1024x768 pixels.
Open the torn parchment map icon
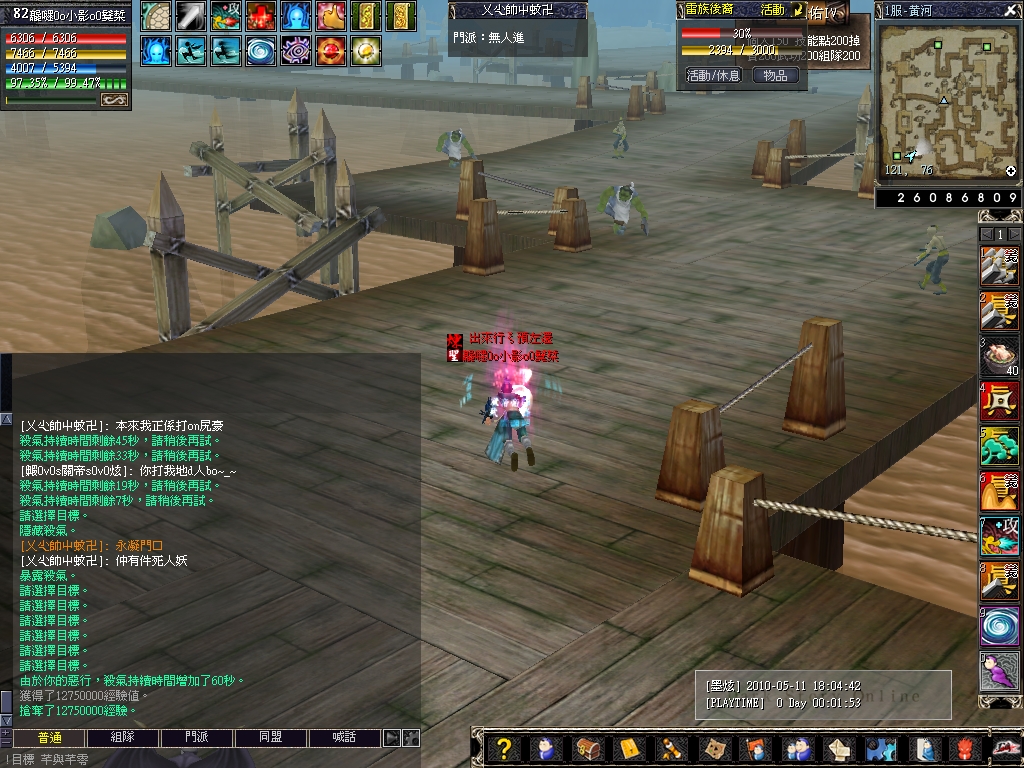pyautogui.click(x=712, y=748)
